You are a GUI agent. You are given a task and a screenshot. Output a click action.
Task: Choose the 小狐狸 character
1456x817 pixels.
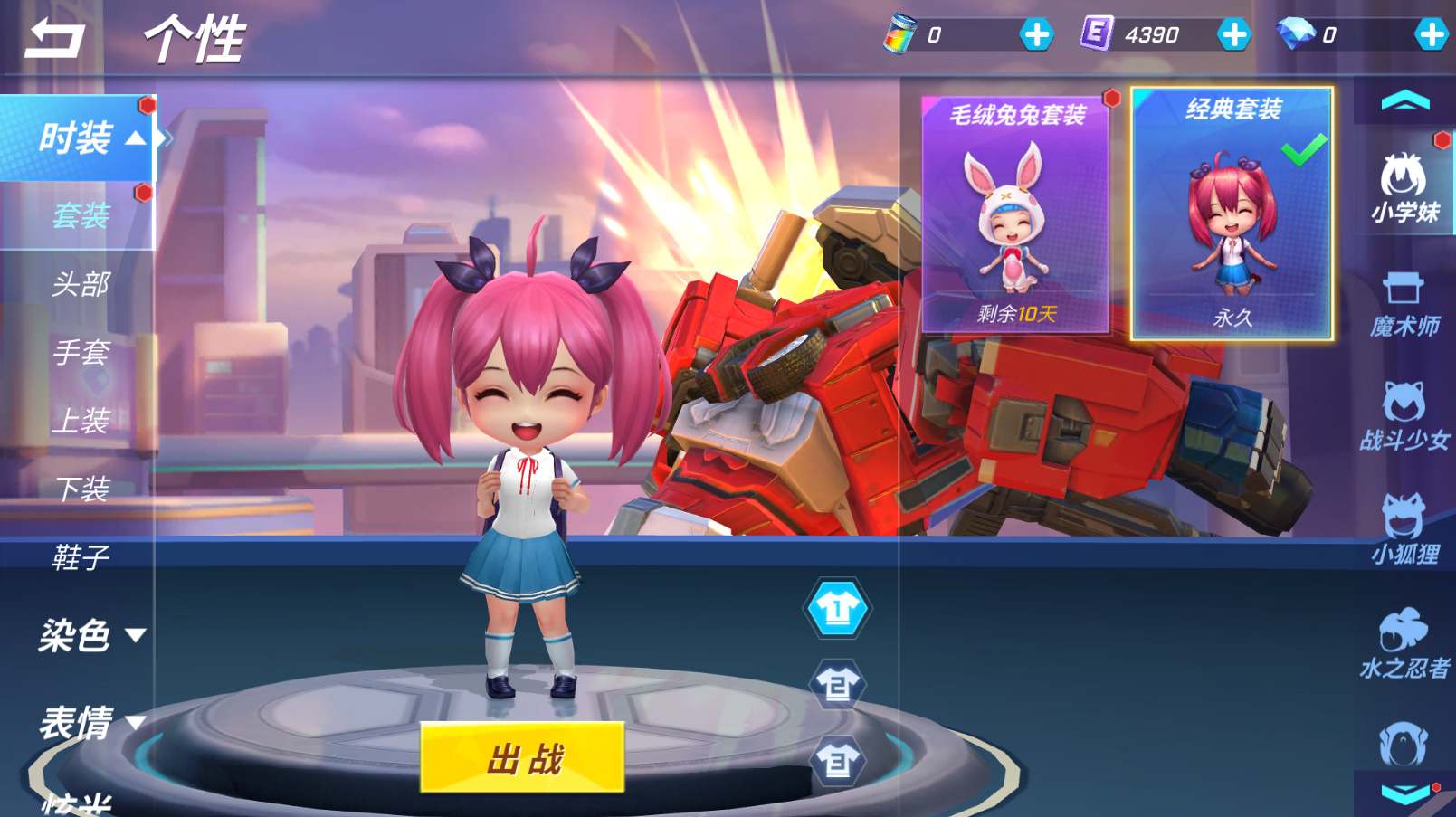(1404, 530)
